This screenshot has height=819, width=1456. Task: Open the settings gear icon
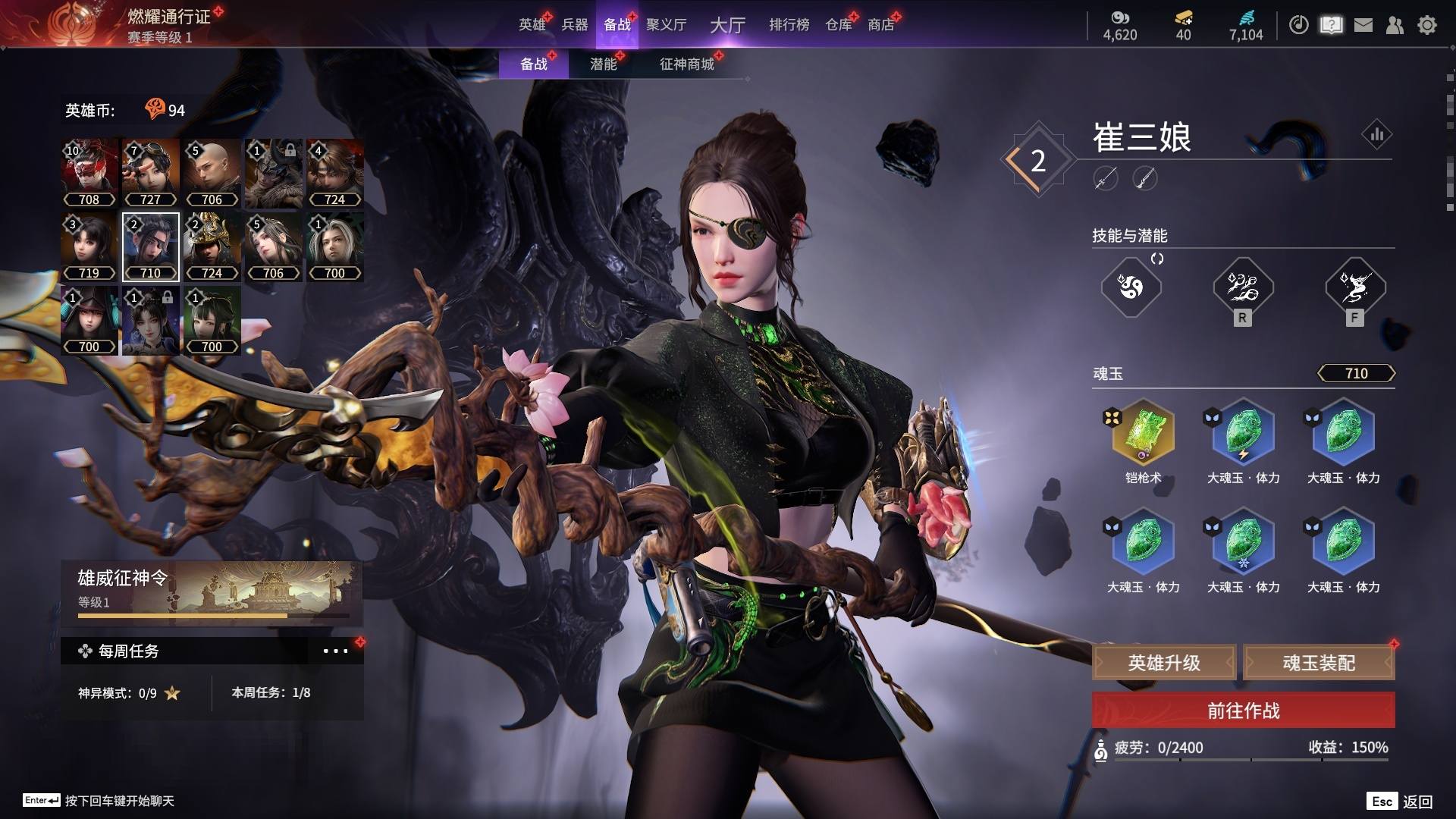coord(1427,25)
